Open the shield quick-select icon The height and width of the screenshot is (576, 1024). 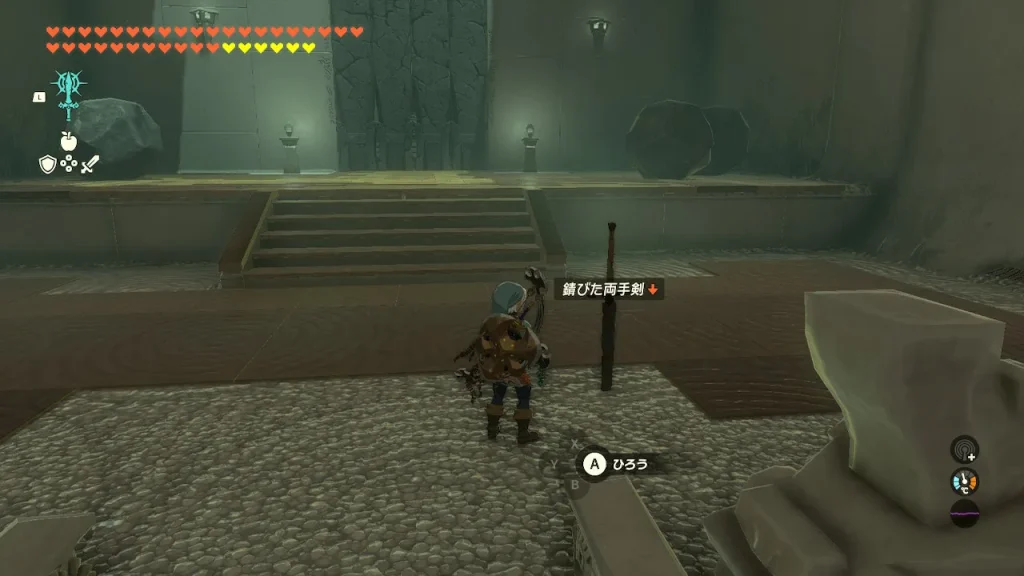47,164
